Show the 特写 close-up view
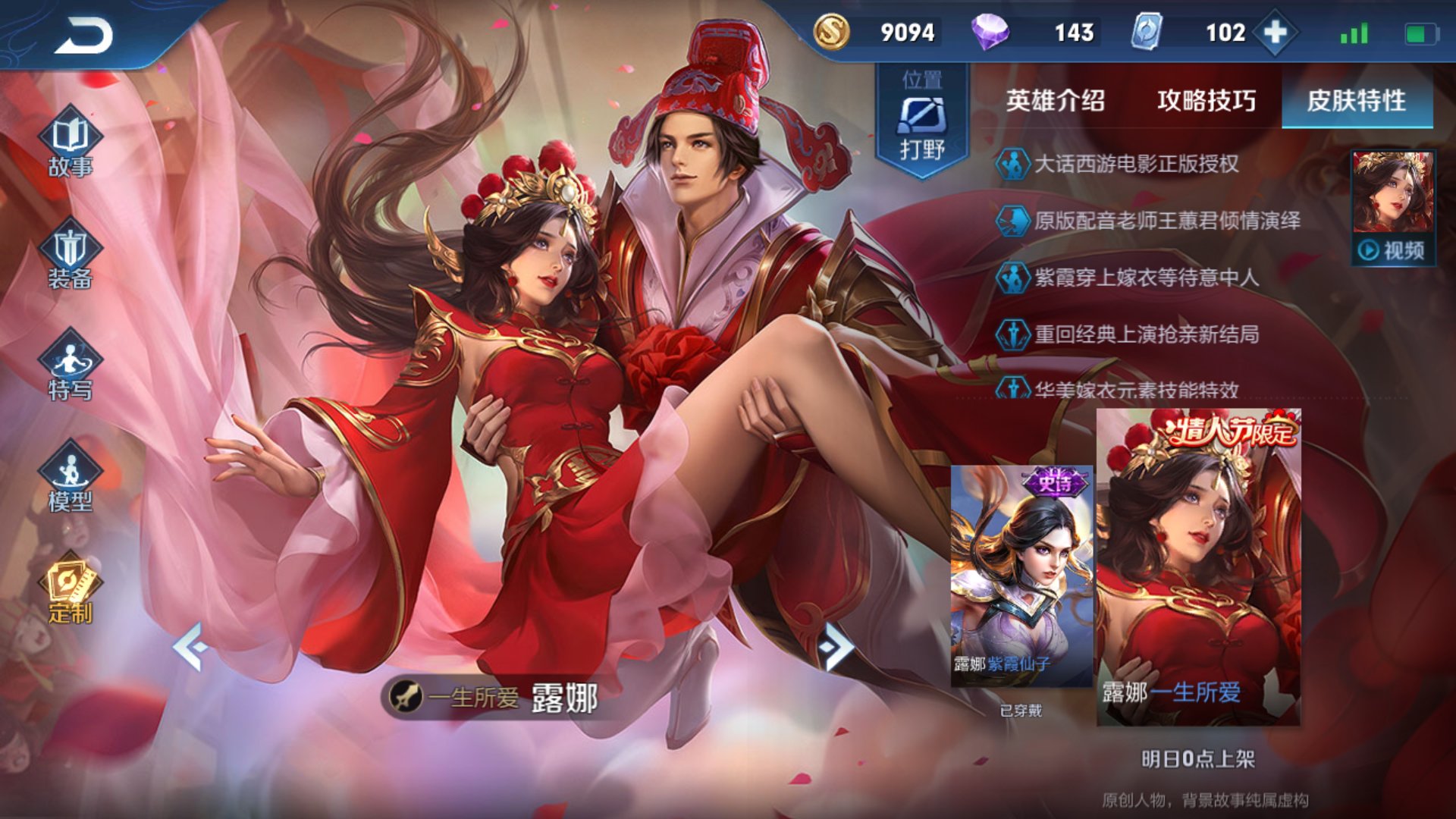 tap(71, 368)
